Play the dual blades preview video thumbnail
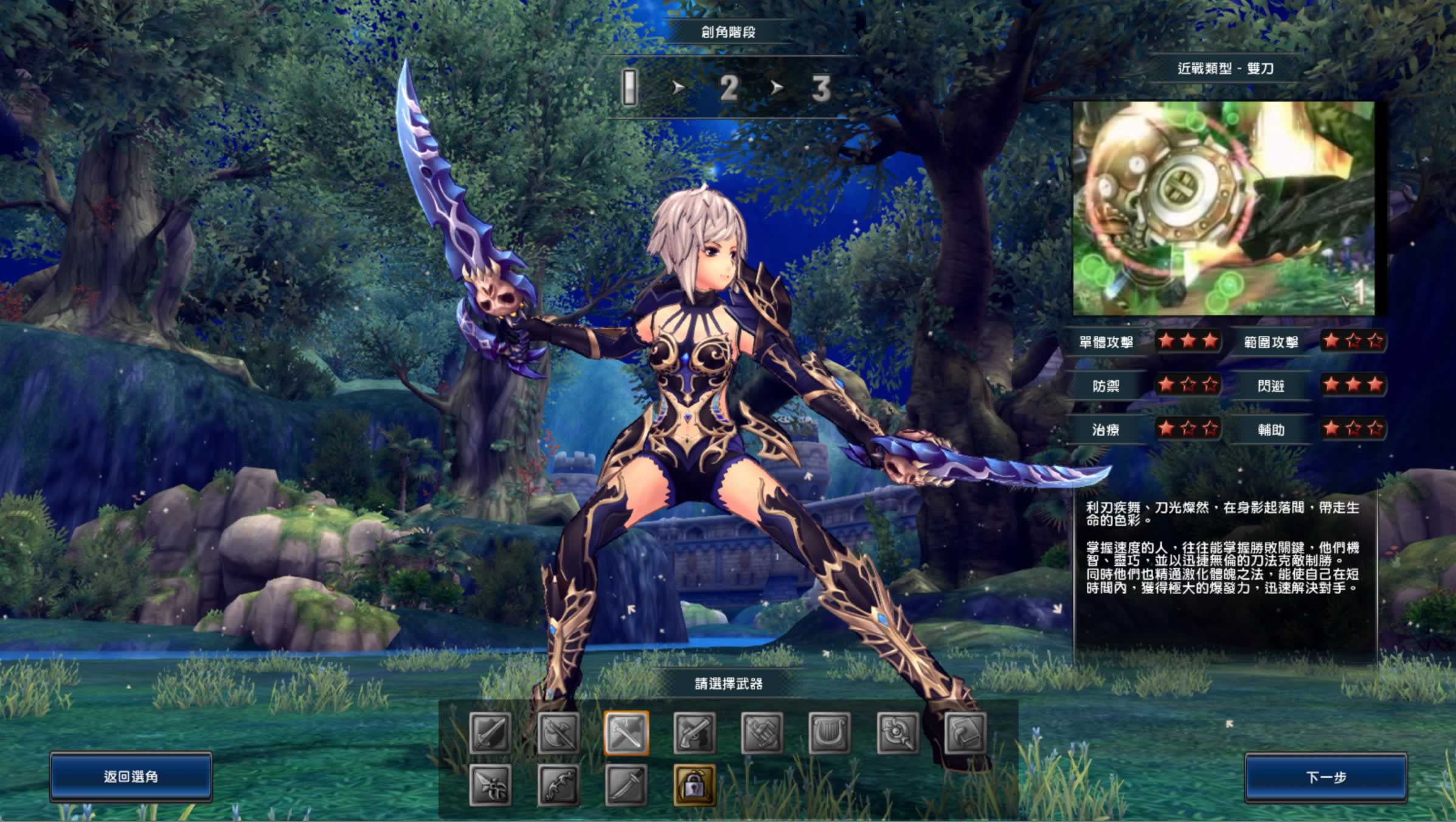This screenshot has height=822, width=1456. tap(1223, 208)
